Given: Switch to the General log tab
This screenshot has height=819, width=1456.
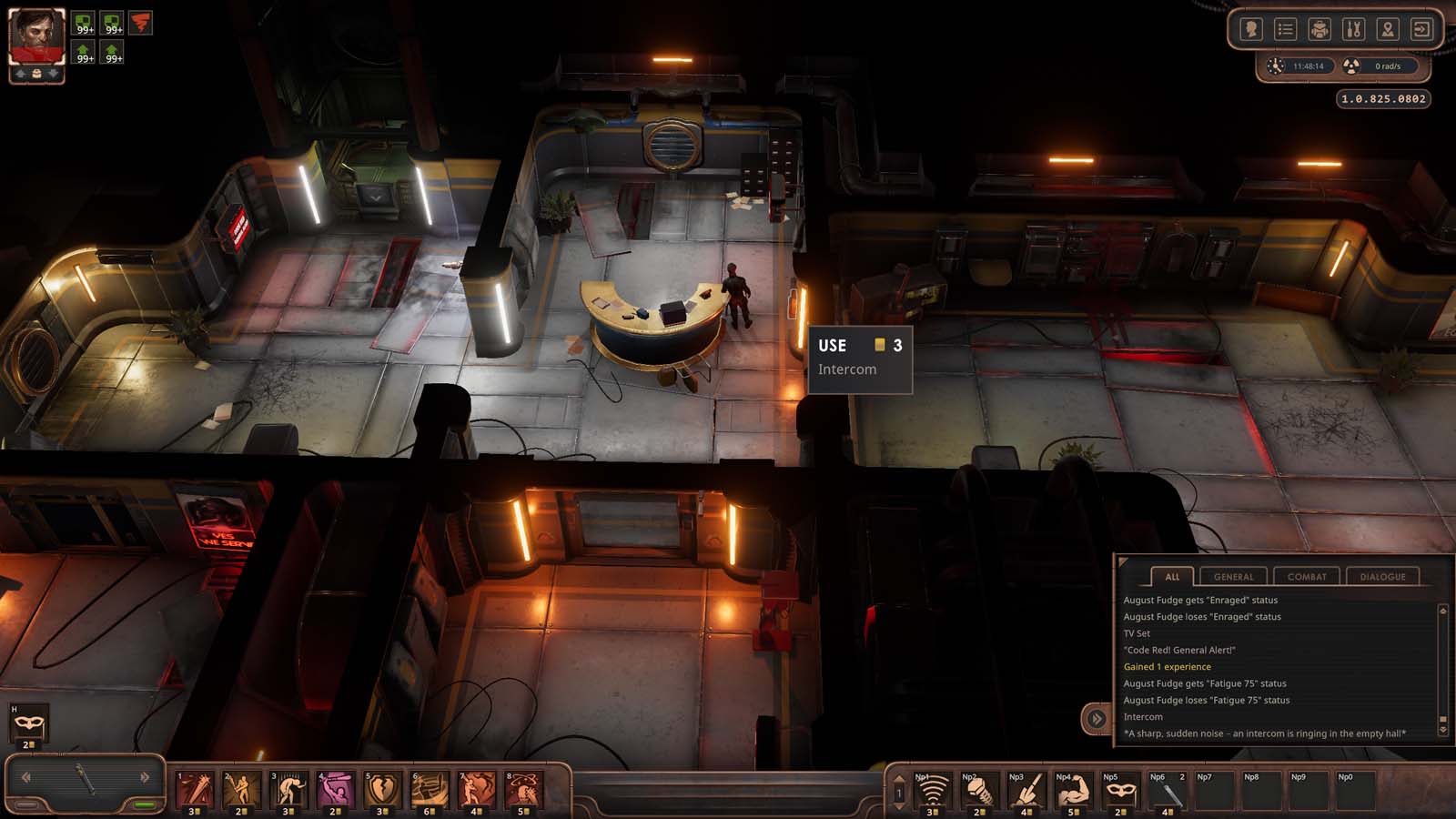Looking at the screenshot, I should (1233, 576).
